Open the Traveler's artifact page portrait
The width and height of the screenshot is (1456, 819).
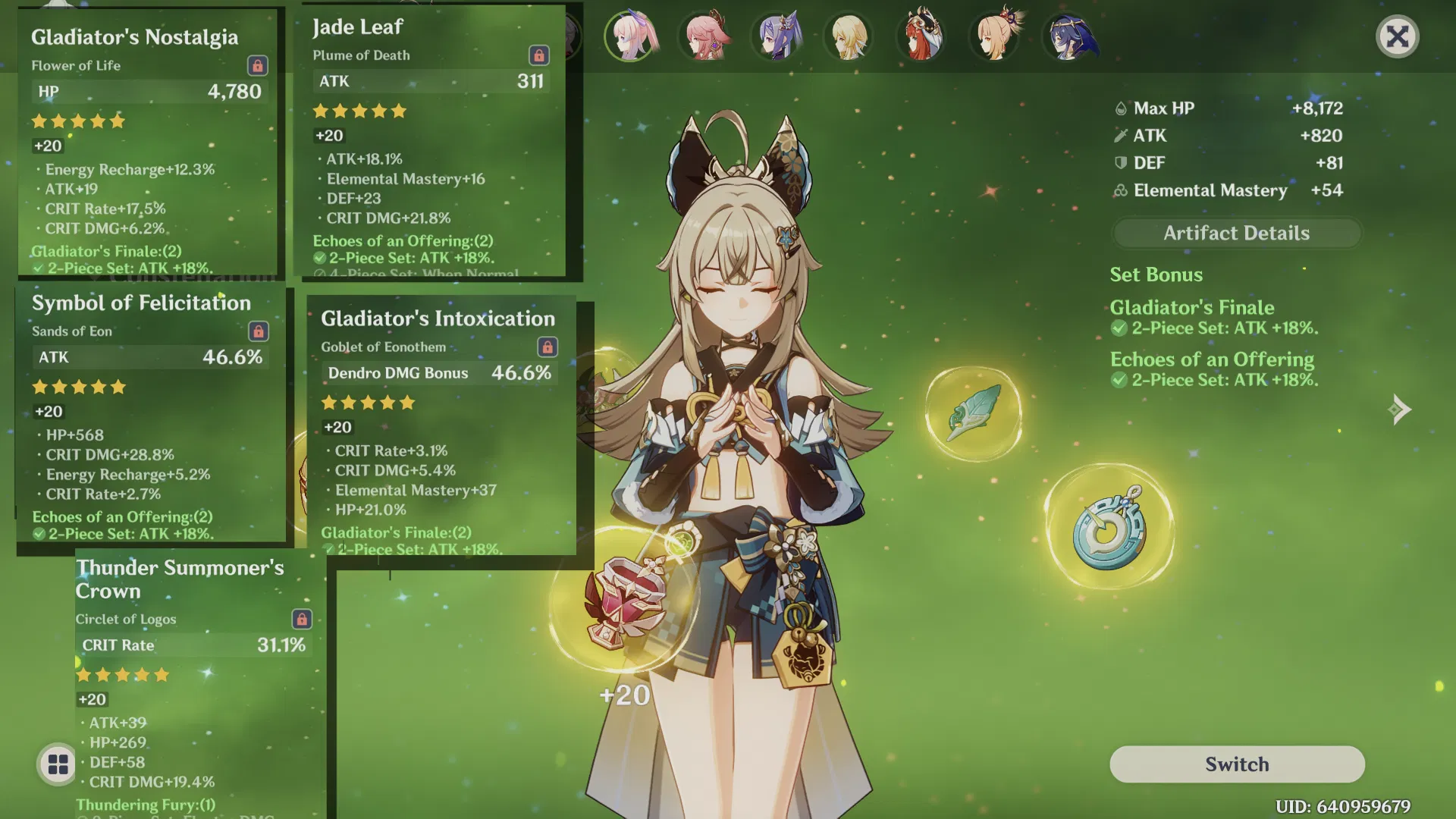pos(849,36)
